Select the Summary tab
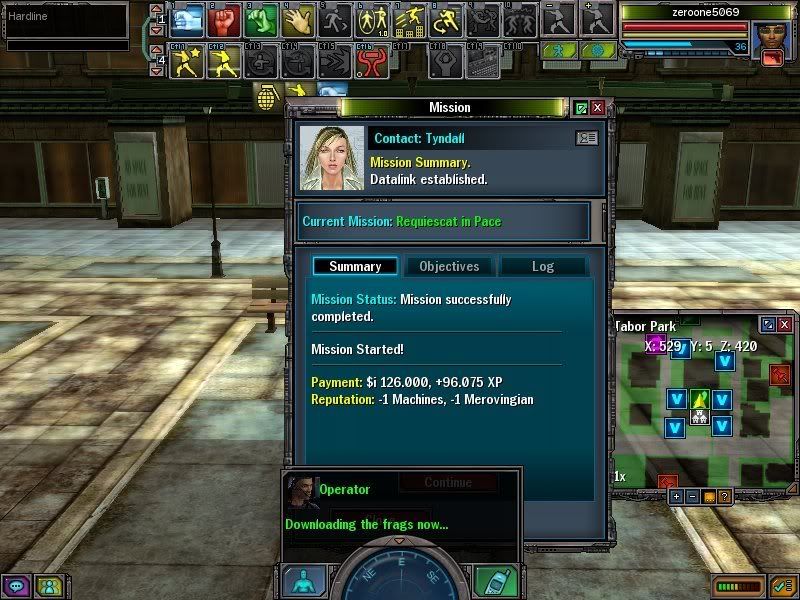The image size is (800, 600). point(355,266)
